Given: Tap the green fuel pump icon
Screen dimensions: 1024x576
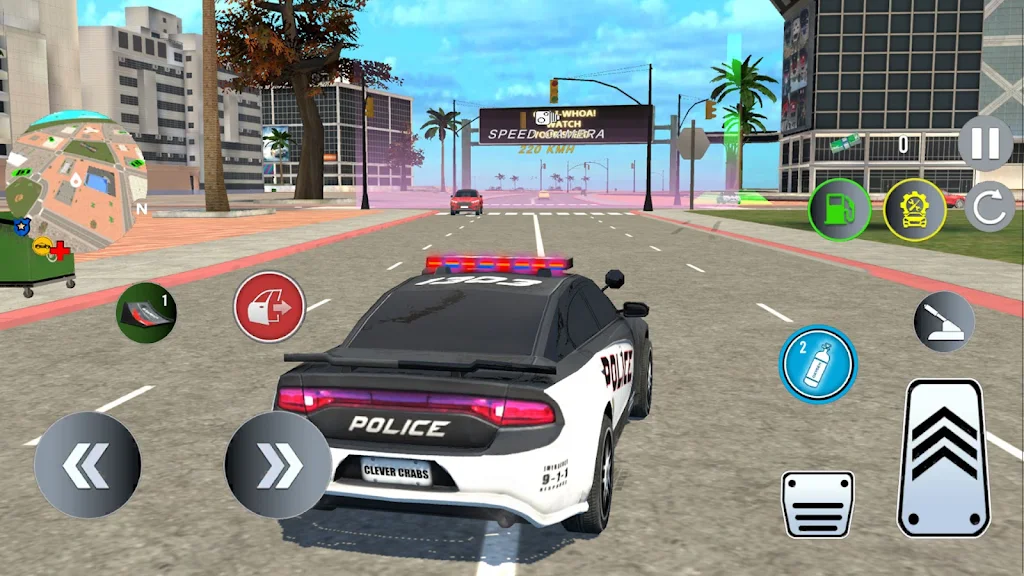Looking at the screenshot, I should (839, 209).
